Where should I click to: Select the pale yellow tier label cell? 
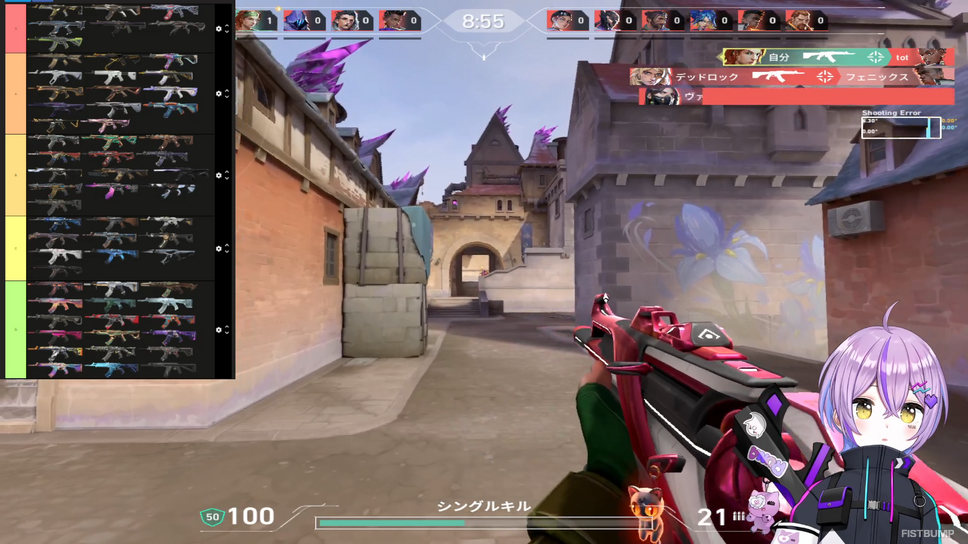tap(15, 248)
